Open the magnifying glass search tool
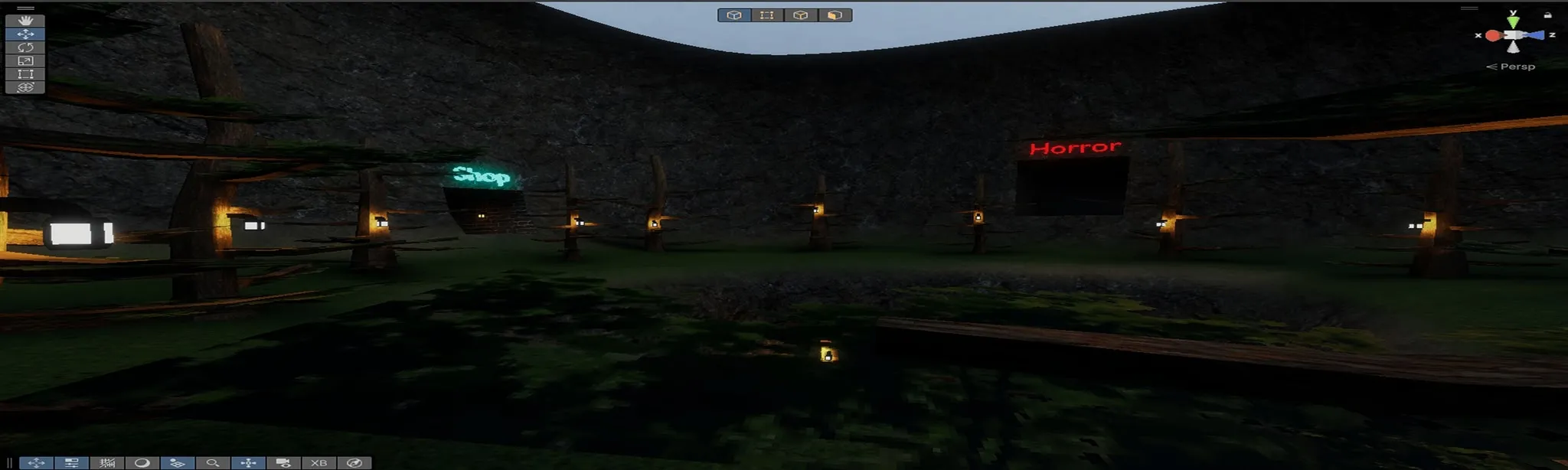This screenshot has width=1568, height=470. 213,463
